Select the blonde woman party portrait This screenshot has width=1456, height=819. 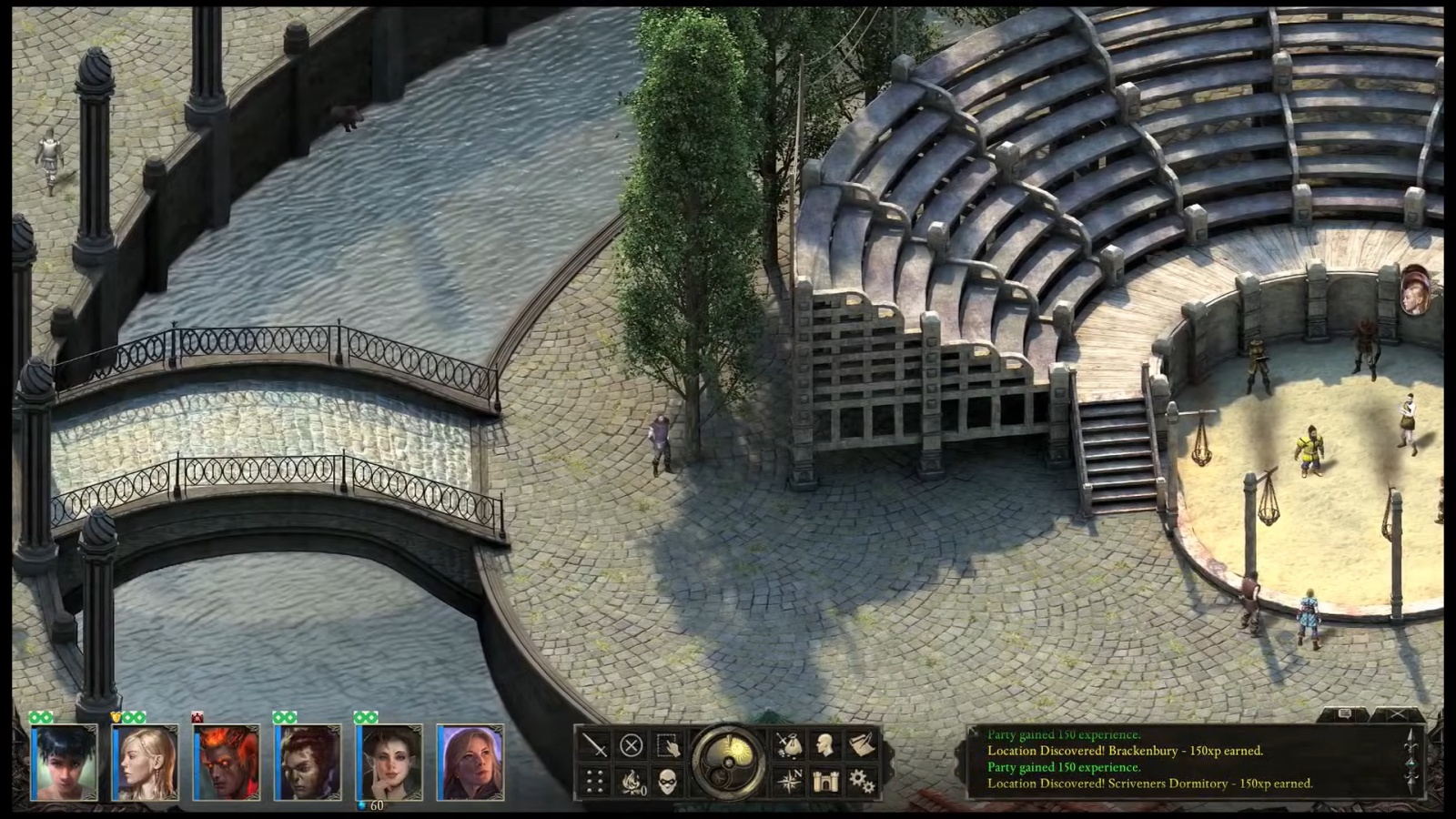click(145, 763)
